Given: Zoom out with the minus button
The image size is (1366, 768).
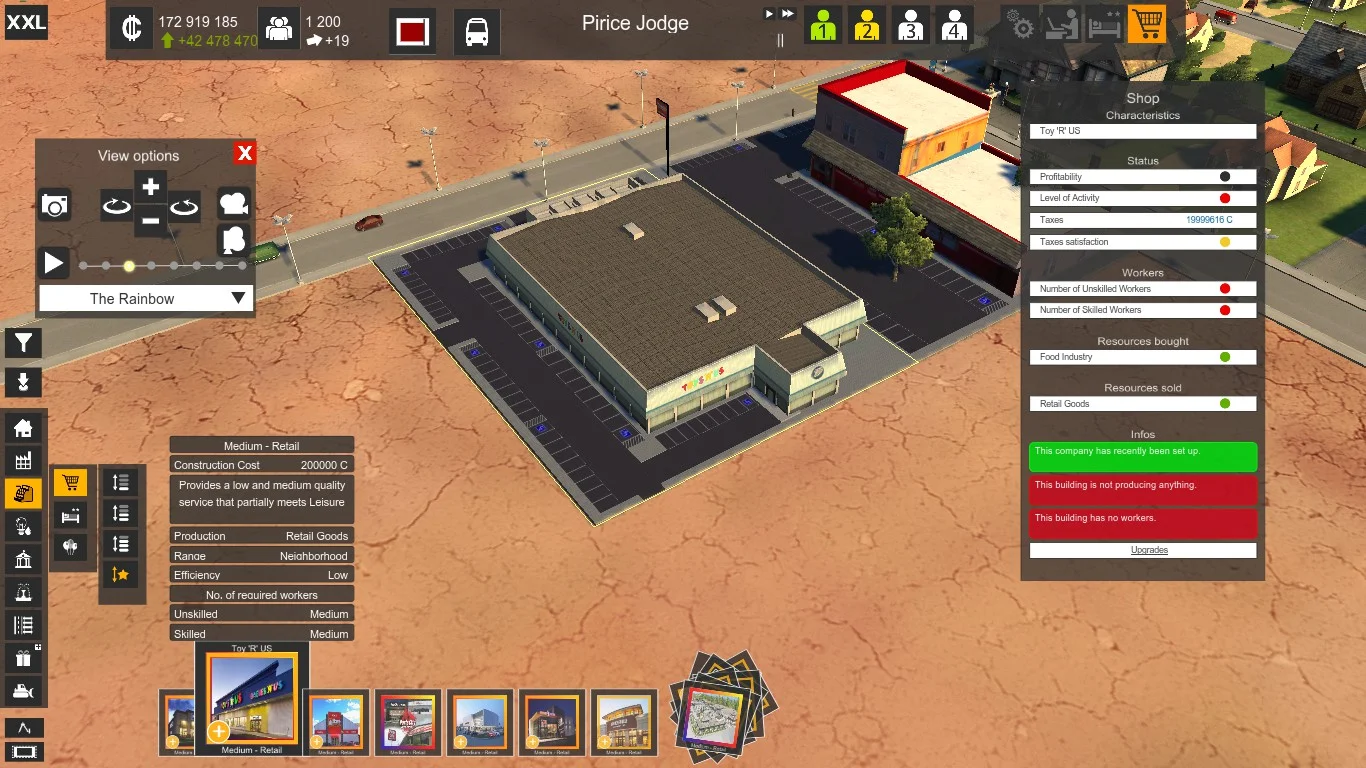Looking at the screenshot, I should (150, 220).
